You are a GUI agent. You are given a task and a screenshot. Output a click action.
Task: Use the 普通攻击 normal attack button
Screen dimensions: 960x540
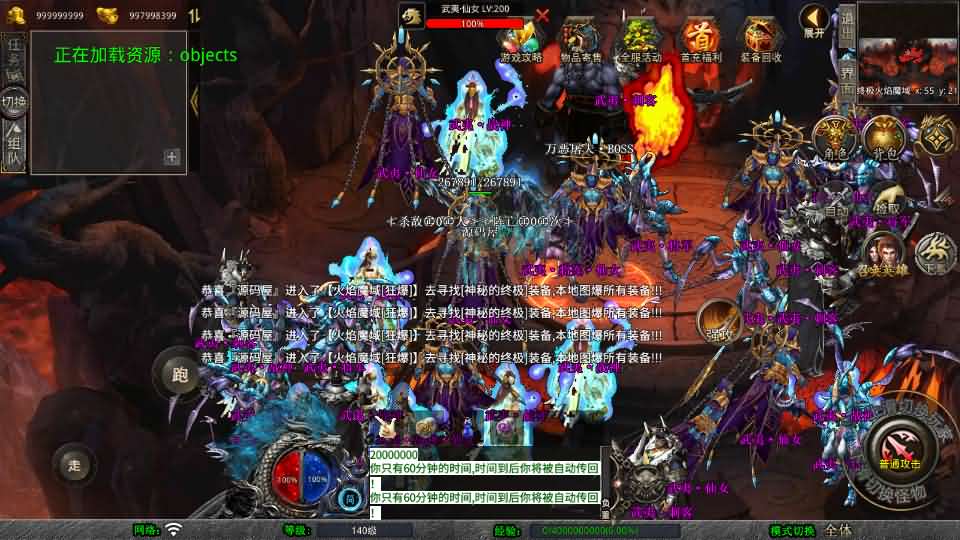pyautogui.click(x=899, y=447)
